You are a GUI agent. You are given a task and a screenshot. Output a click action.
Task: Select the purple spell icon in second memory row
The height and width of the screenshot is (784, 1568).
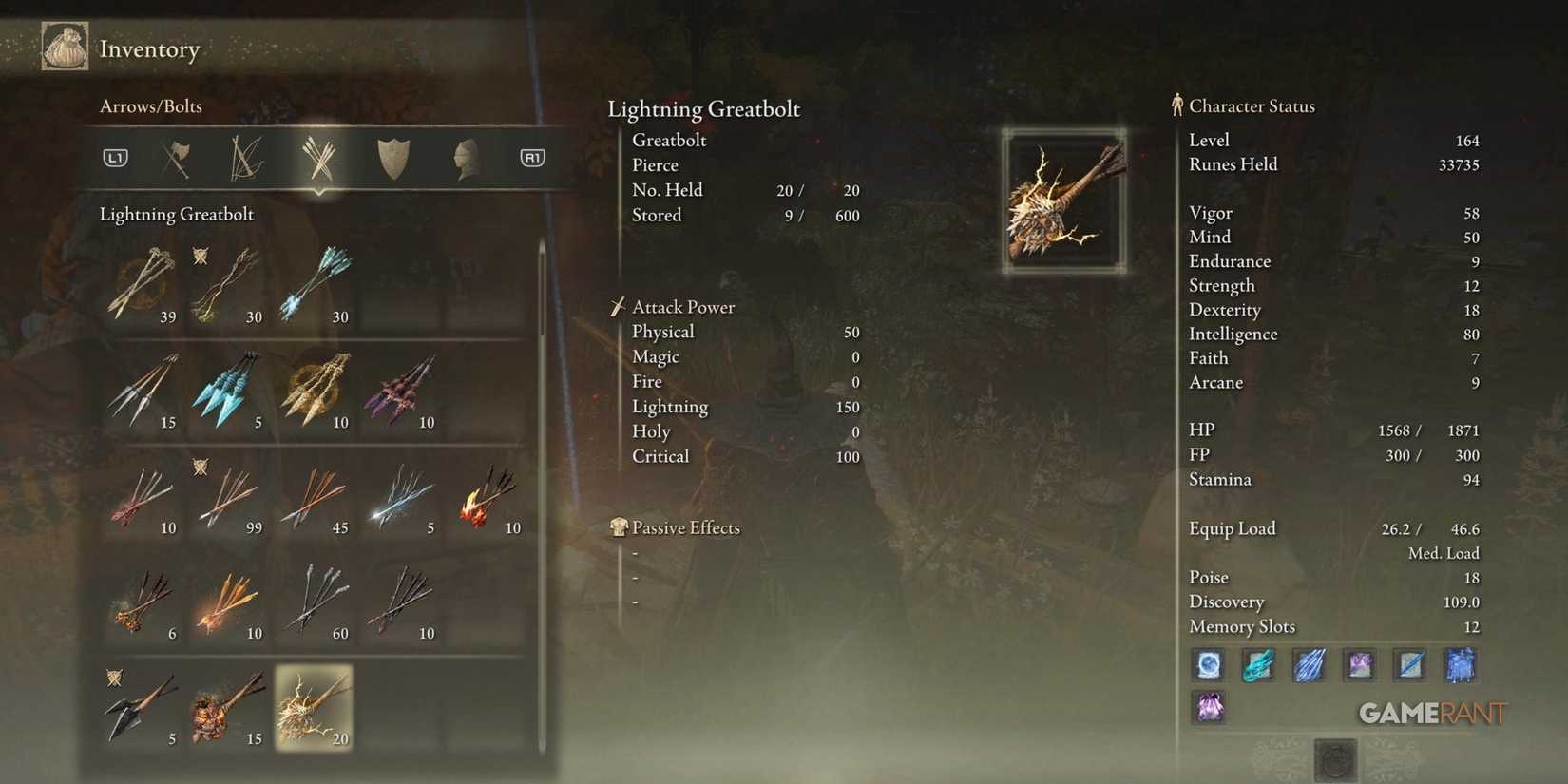click(x=1208, y=708)
